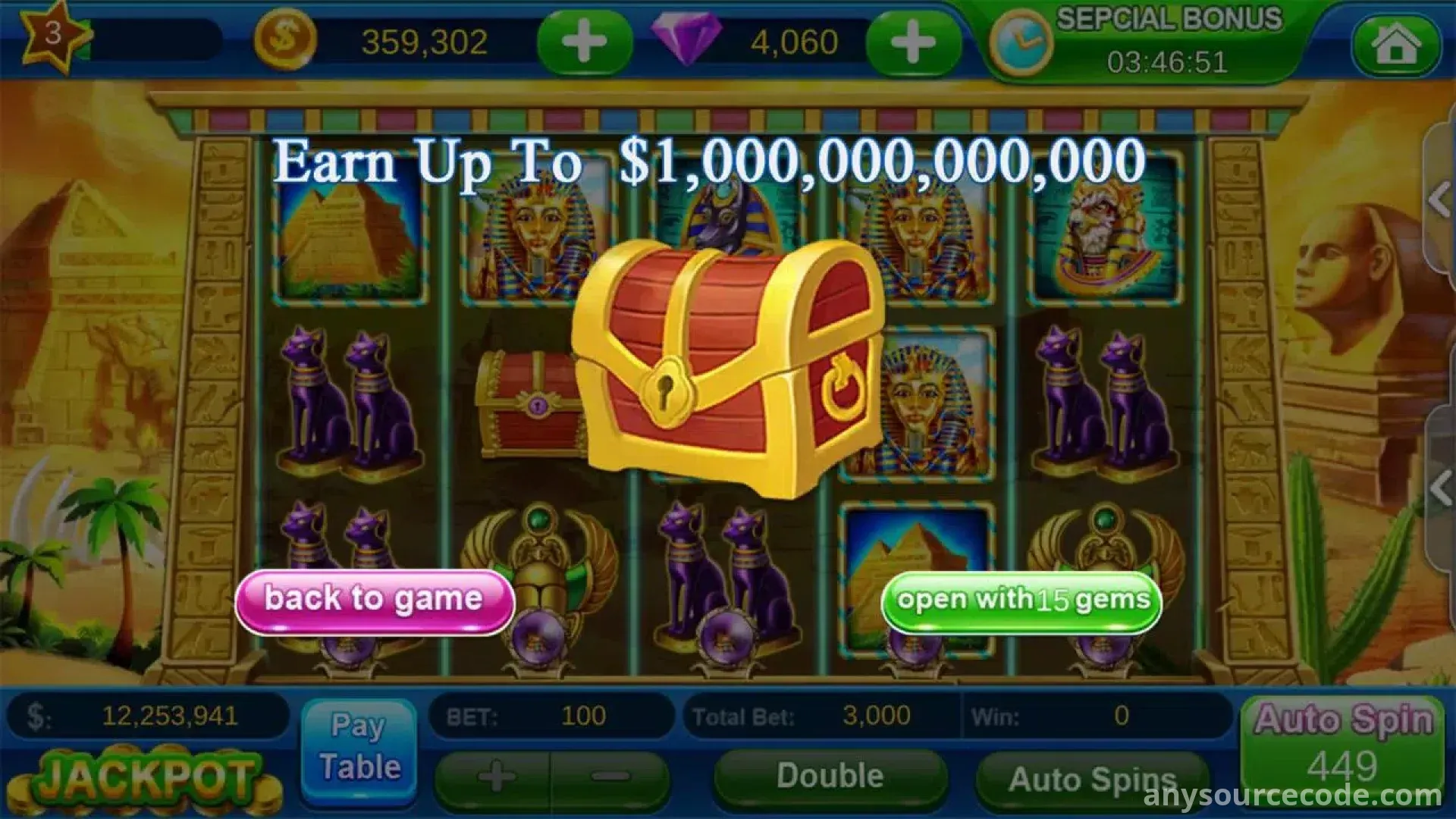Go to the home screen
The image size is (1456, 819).
point(1396,44)
